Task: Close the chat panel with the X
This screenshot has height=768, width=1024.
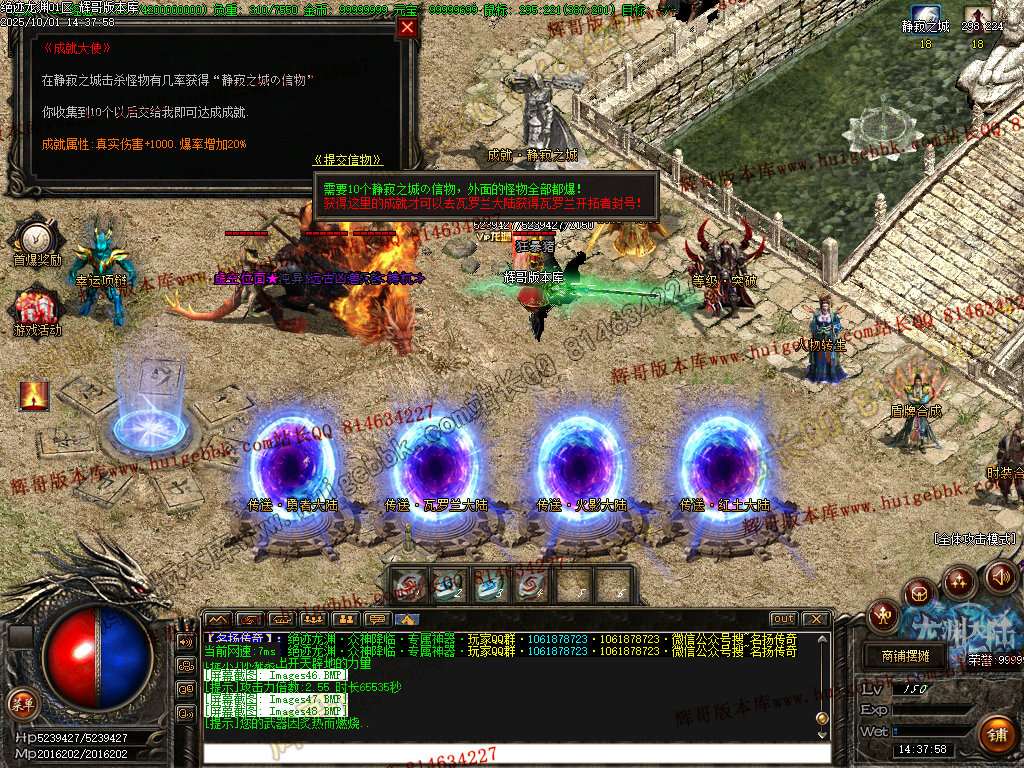Action: pyautogui.click(x=816, y=619)
